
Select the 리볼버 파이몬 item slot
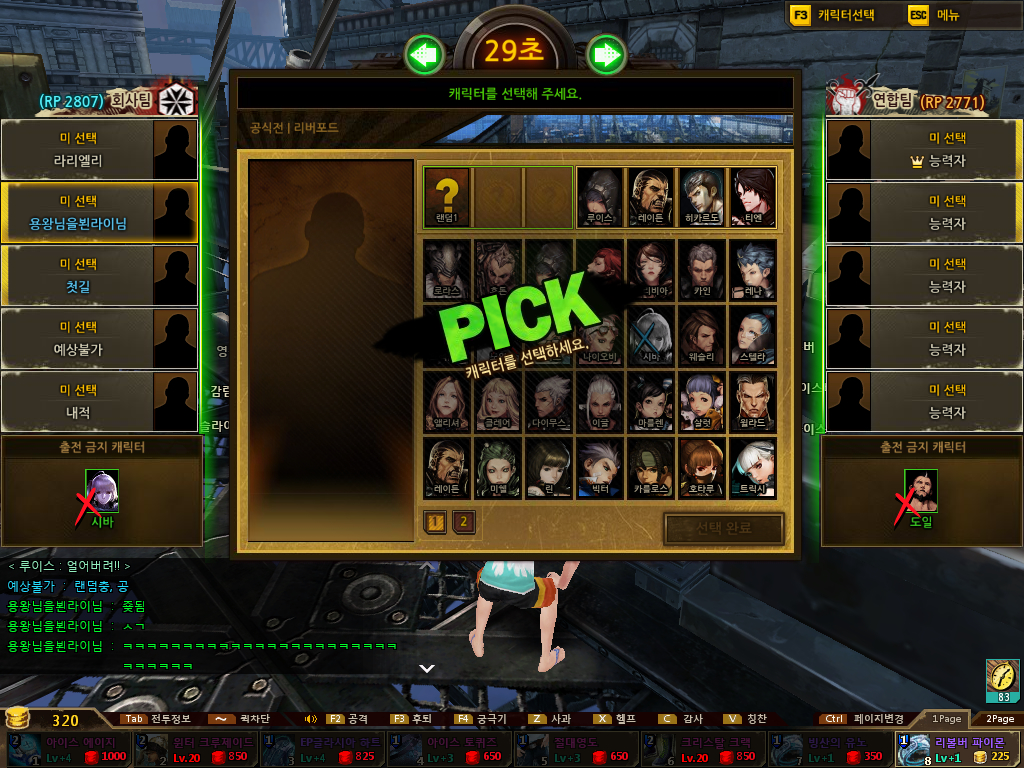coord(957,749)
